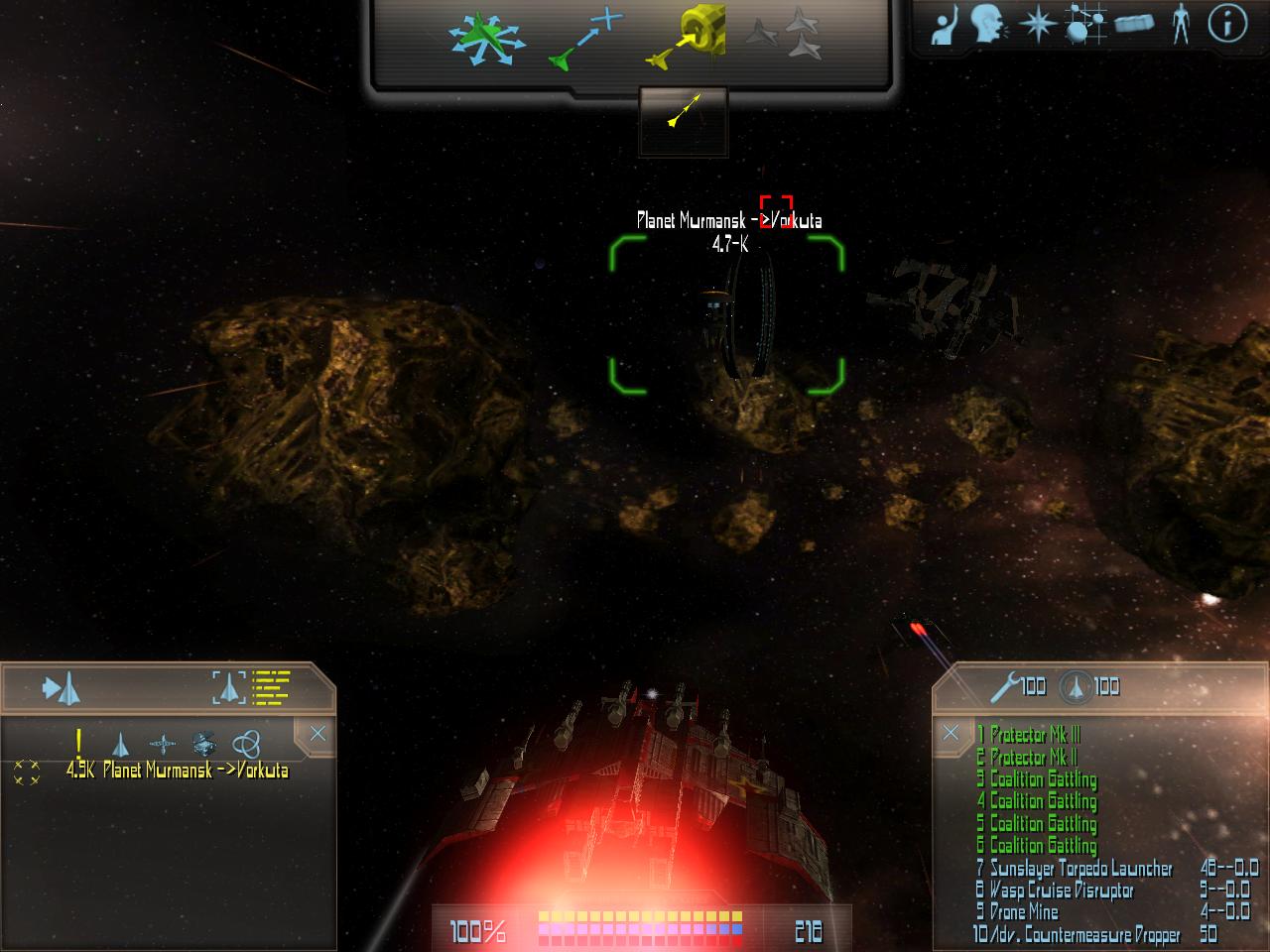
Task: Filter contacts by the interlocking rings icon
Action: pyautogui.click(x=245, y=743)
